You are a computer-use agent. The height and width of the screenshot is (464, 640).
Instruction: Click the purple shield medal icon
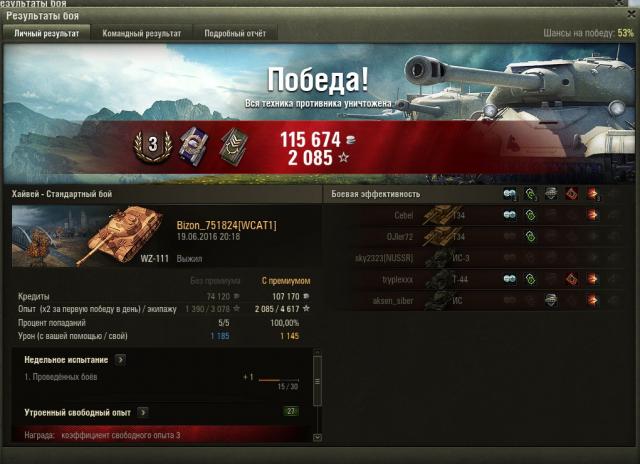click(x=193, y=146)
